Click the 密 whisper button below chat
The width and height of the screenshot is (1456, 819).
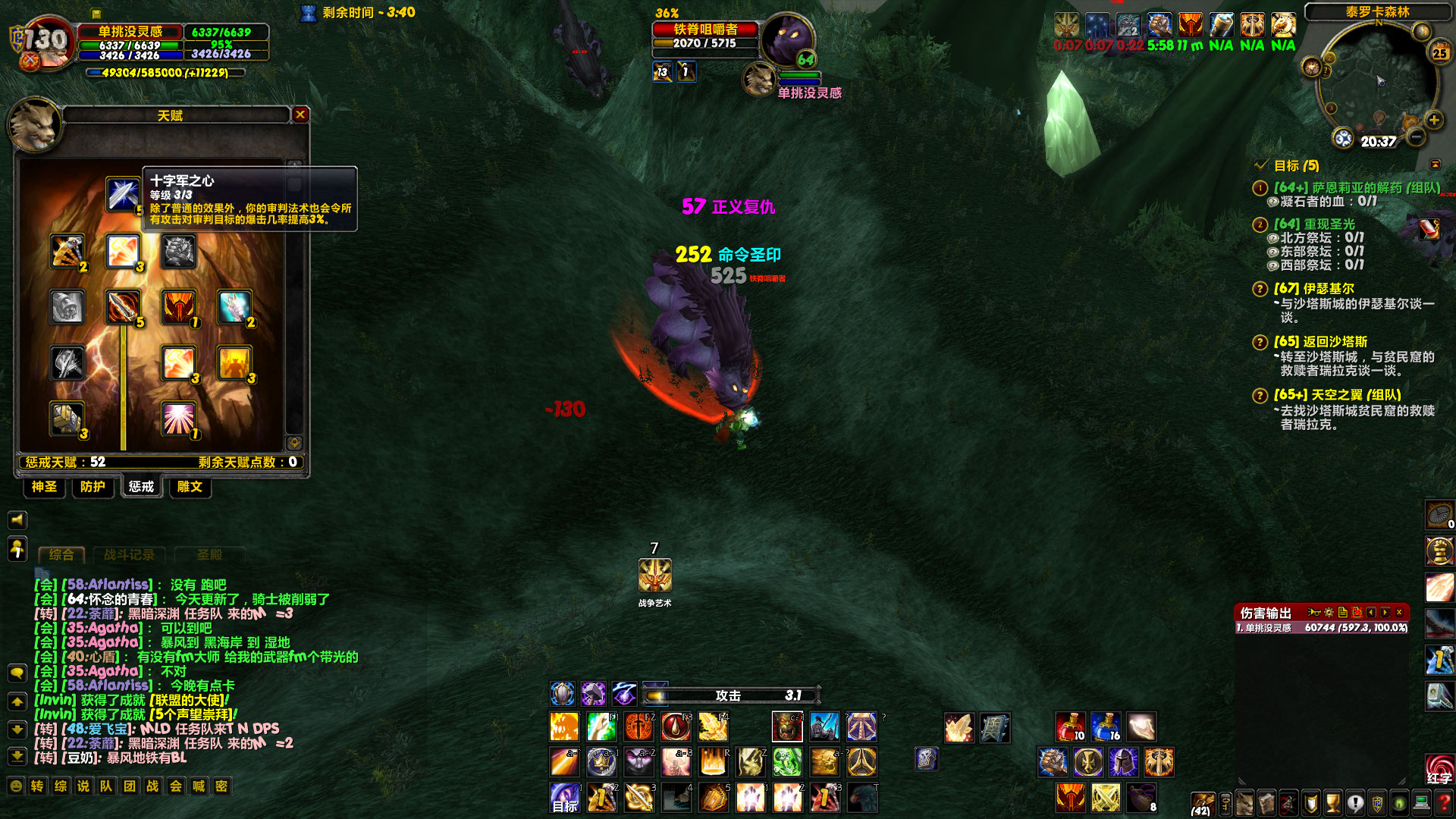[x=220, y=787]
